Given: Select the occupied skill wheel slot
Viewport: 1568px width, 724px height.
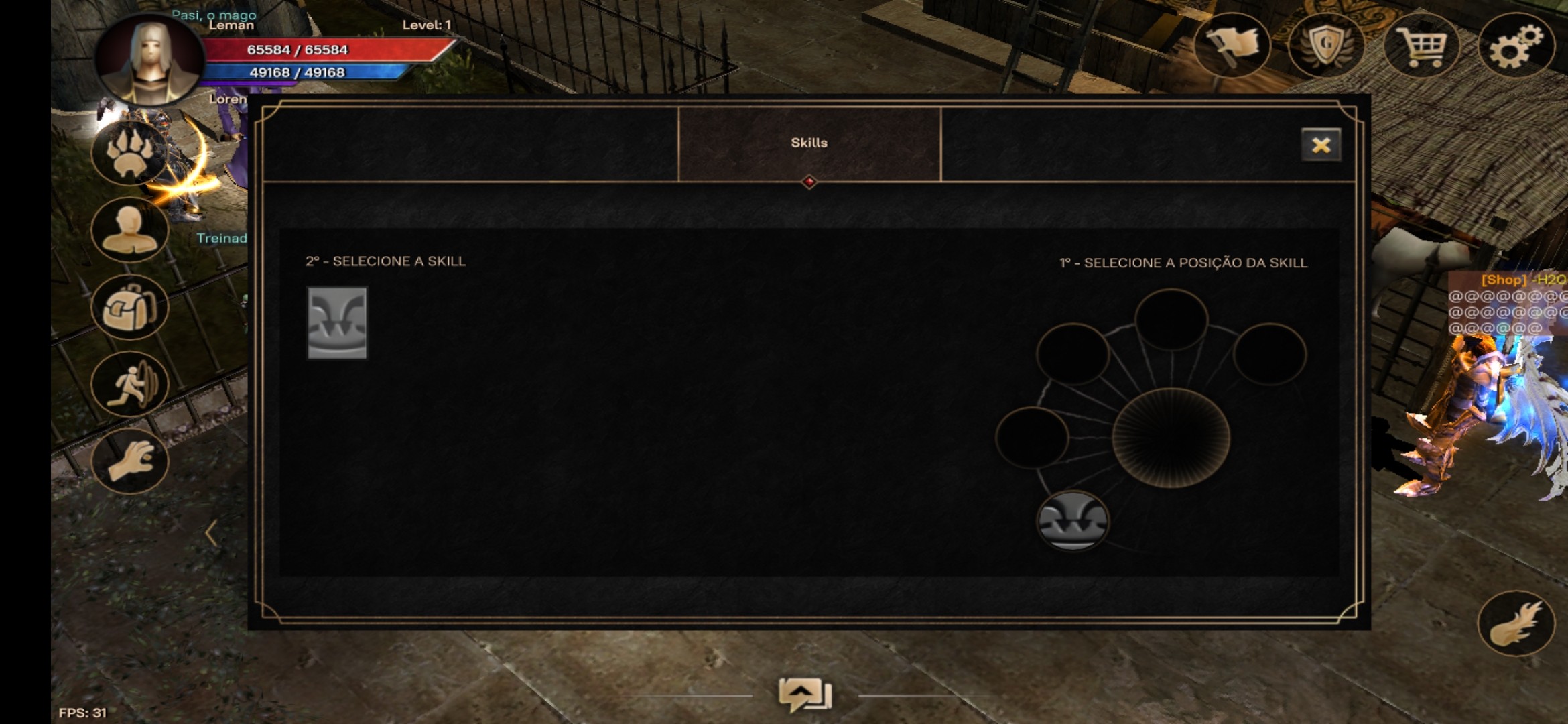Looking at the screenshot, I should pos(1072,521).
